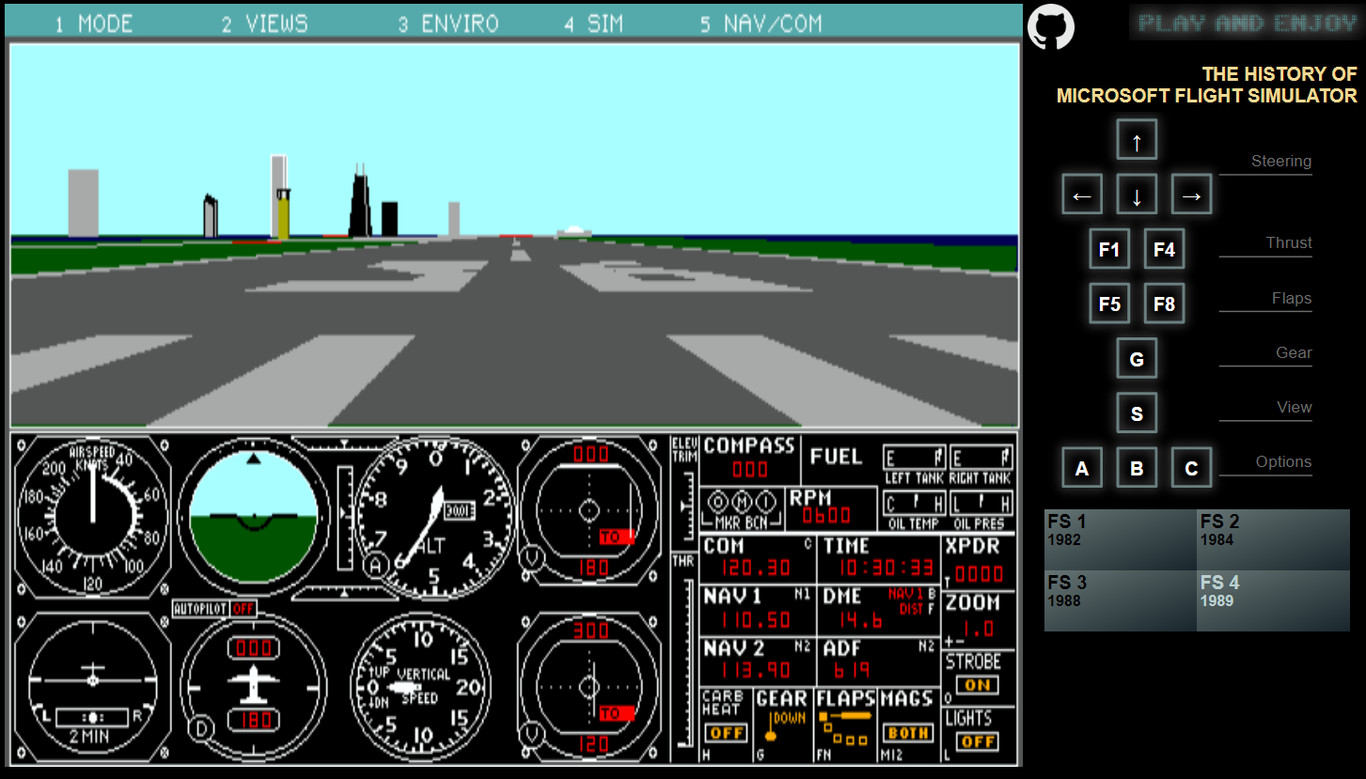Viewport: 1366px width, 779px height.
Task: Click the up arrow steering key
Action: tap(1136, 141)
